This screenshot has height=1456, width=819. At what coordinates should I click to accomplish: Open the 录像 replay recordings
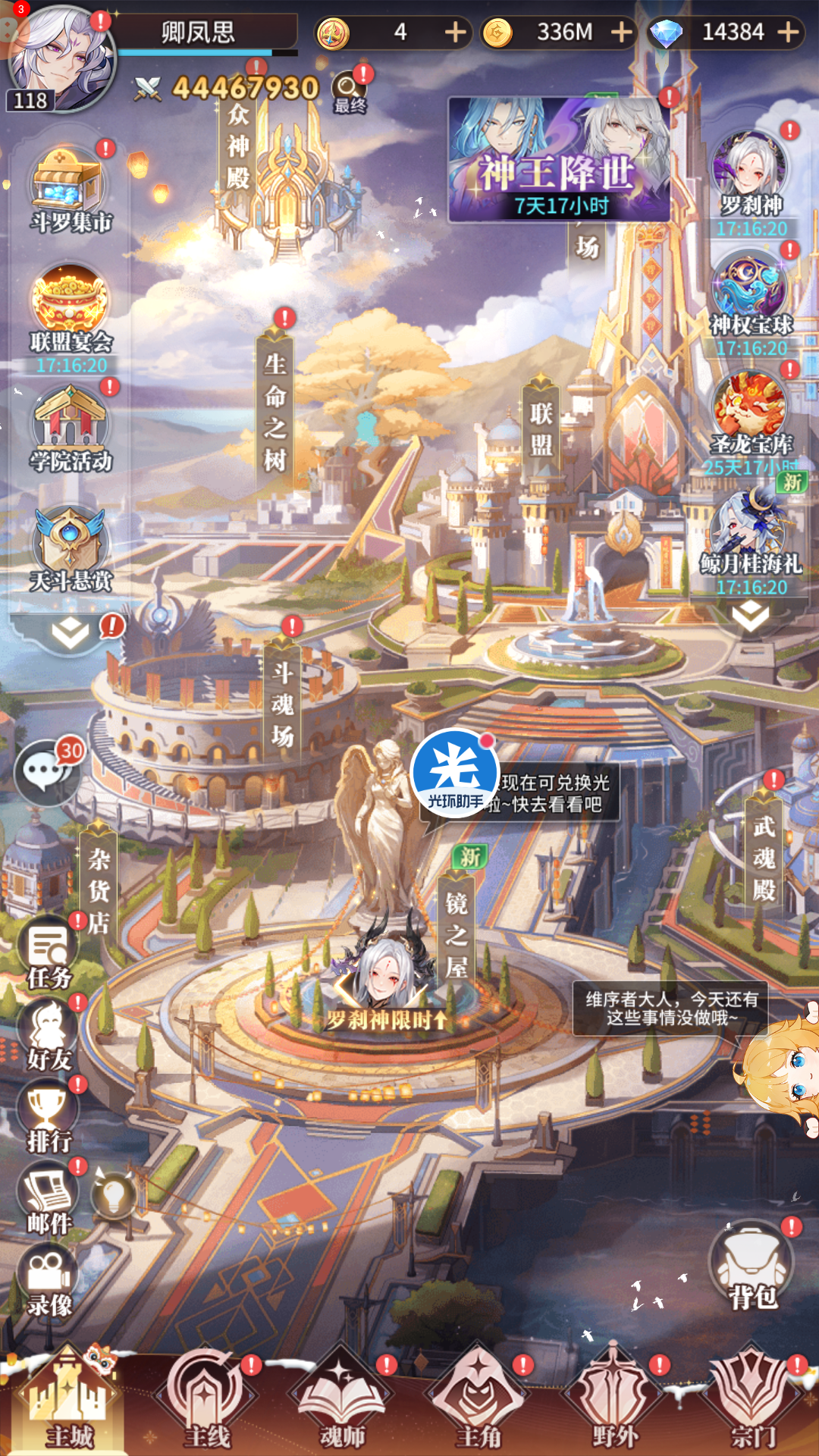point(49,1282)
